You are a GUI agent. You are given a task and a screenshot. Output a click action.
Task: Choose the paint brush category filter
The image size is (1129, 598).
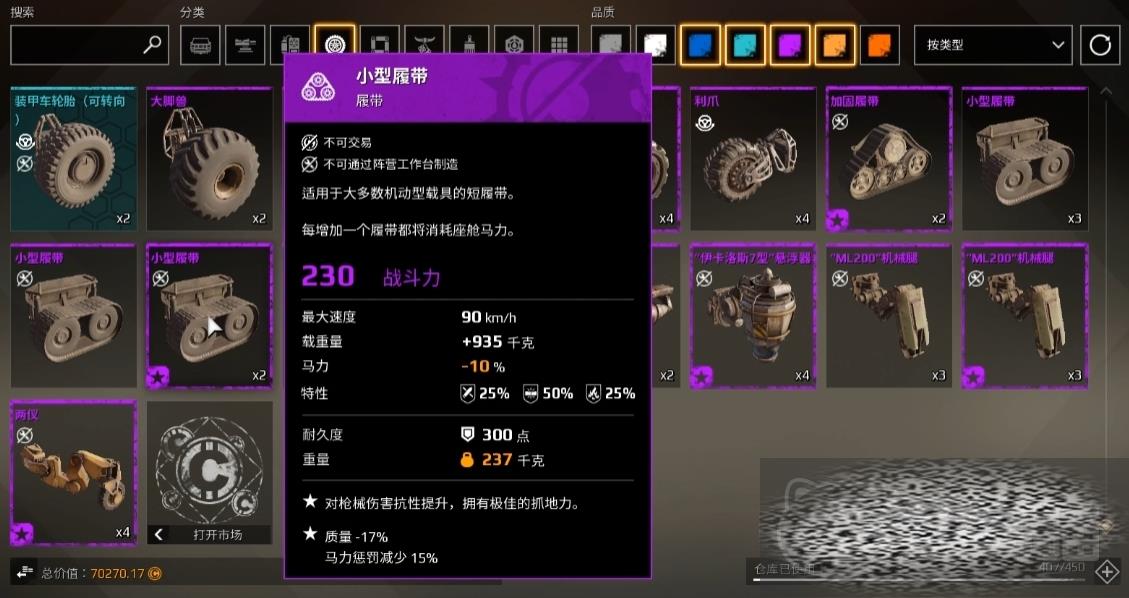(469, 45)
